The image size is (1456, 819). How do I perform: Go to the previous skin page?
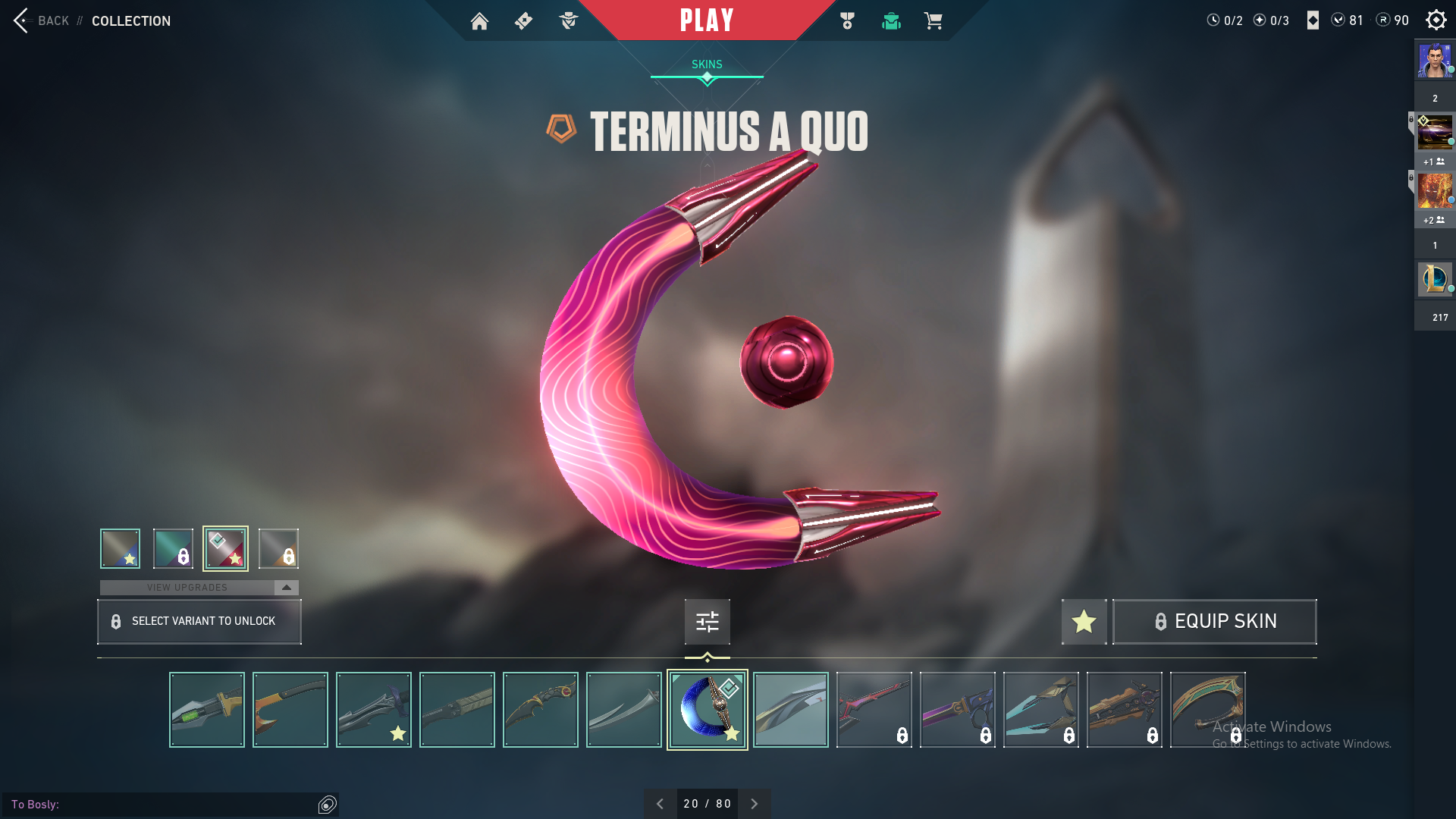tap(660, 804)
